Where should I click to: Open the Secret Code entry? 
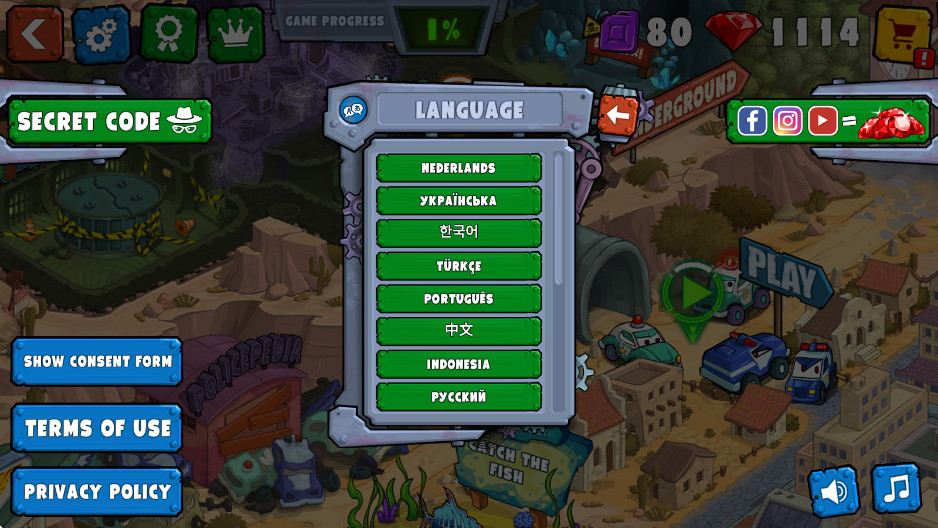pos(109,121)
